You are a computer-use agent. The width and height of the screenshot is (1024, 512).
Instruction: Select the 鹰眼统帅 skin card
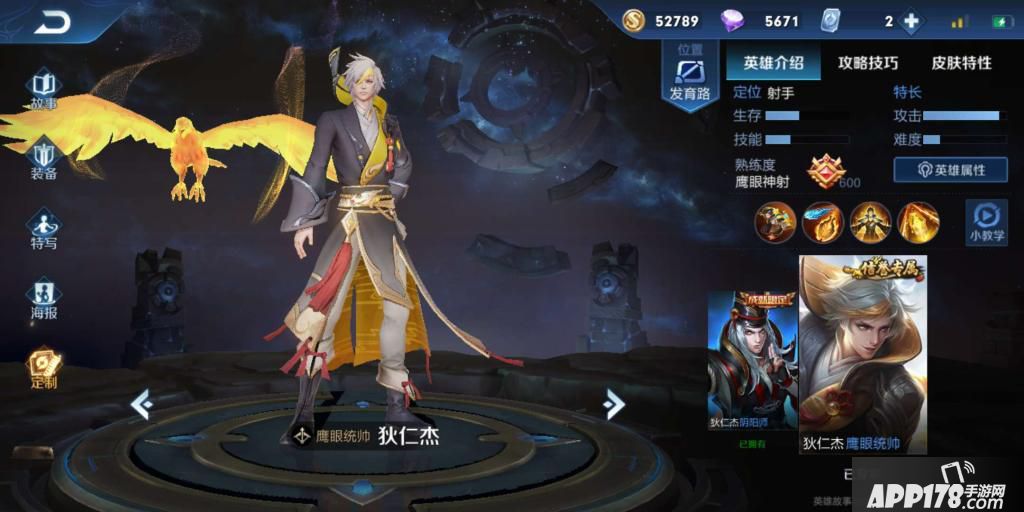coord(862,355)
